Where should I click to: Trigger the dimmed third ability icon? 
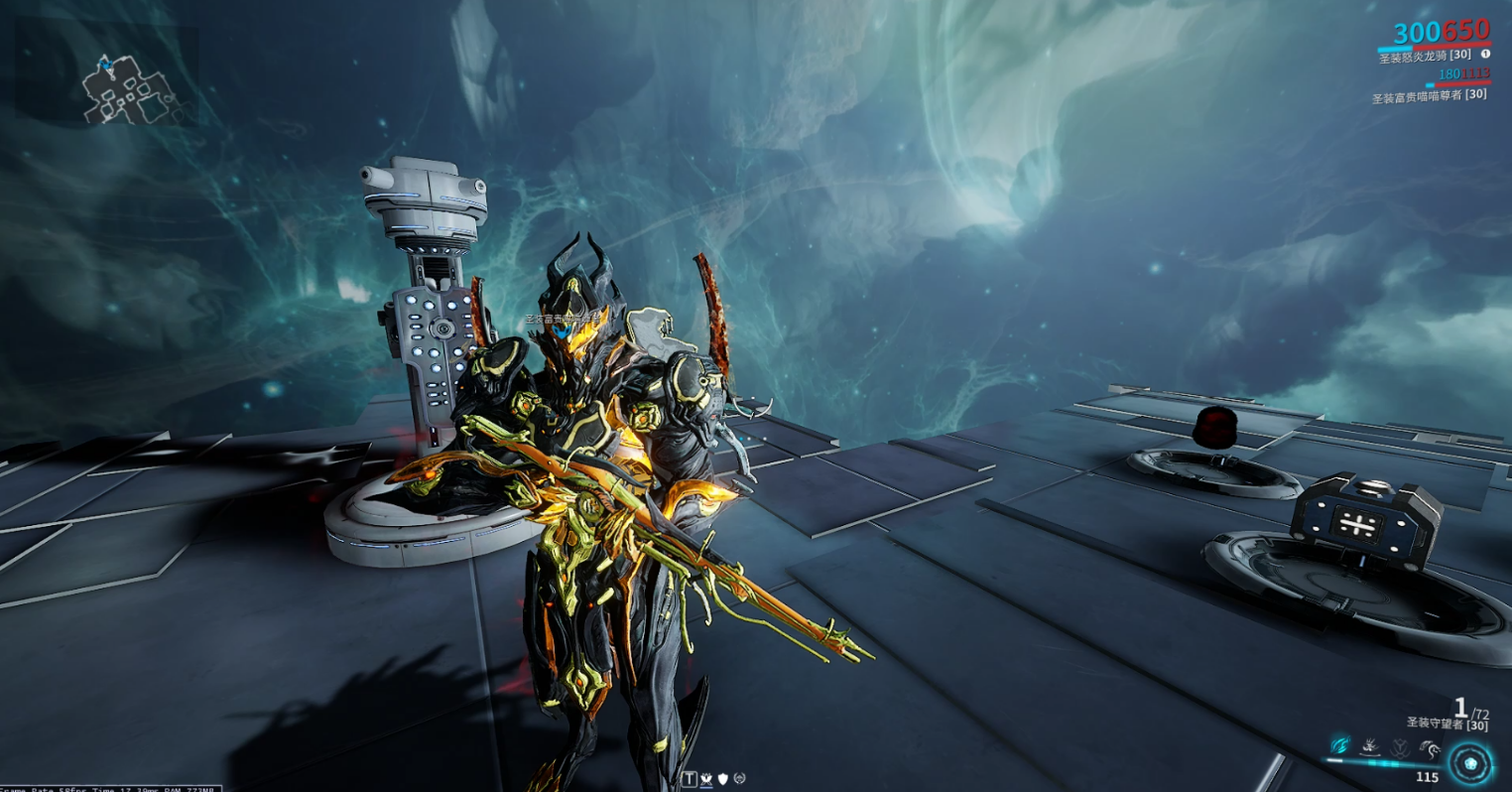point(1400,746)
